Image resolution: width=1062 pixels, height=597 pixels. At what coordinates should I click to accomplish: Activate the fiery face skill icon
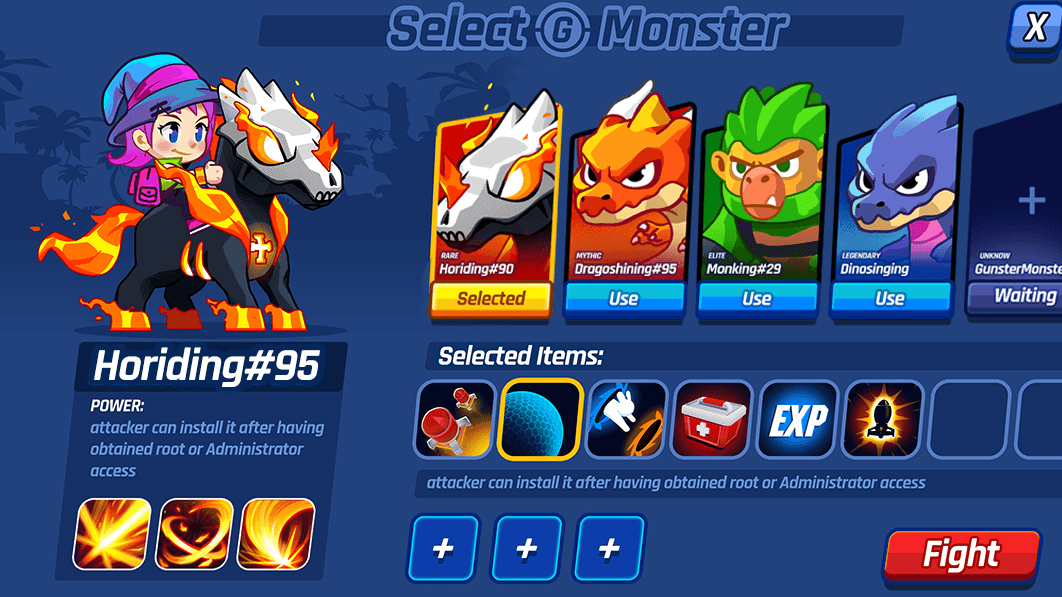195,534
